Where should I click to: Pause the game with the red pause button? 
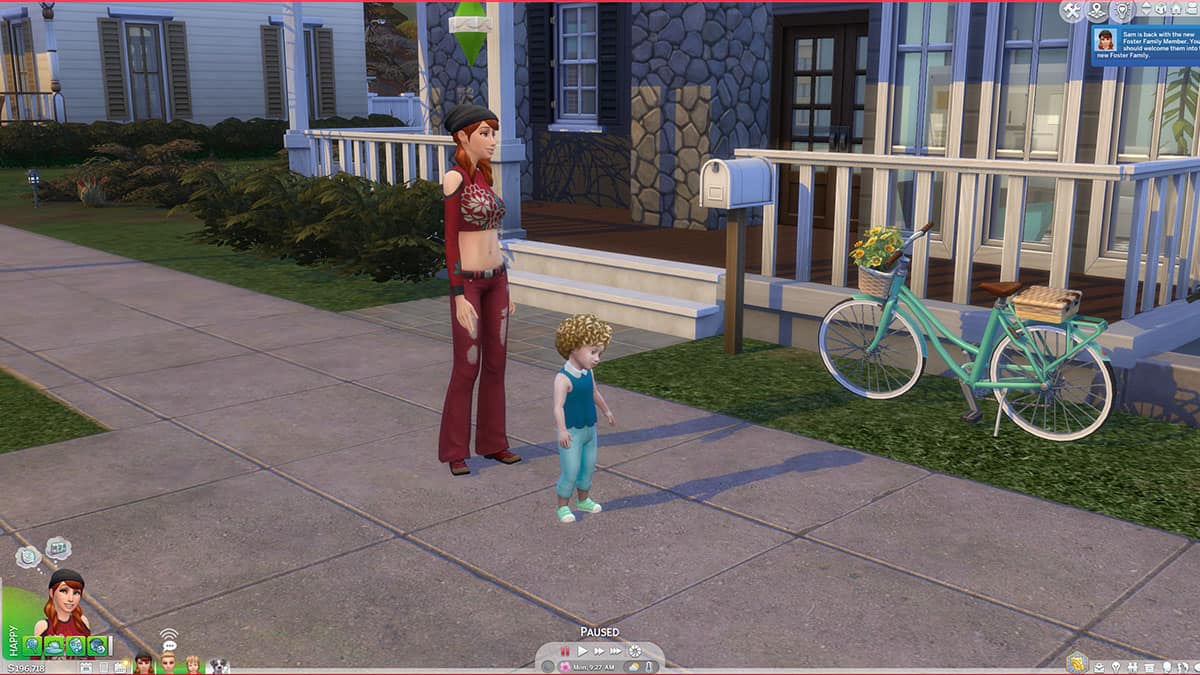(565, 651)
